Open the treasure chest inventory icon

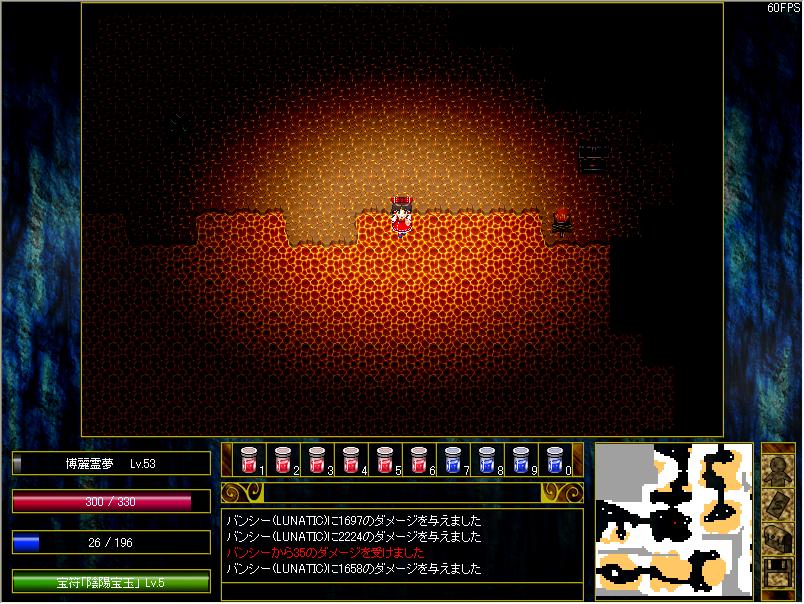(778, 539)
